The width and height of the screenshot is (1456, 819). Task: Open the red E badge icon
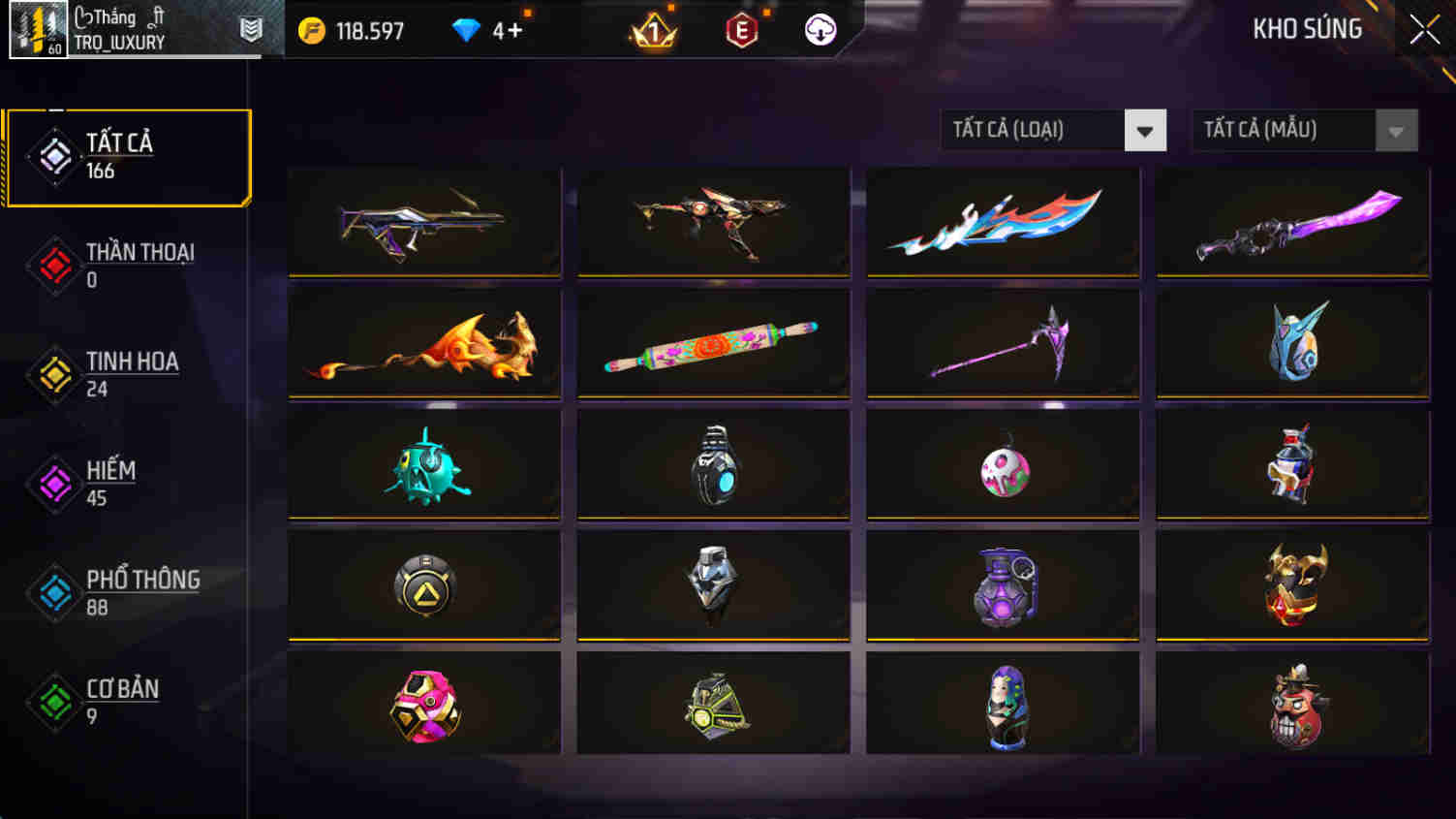740,30
